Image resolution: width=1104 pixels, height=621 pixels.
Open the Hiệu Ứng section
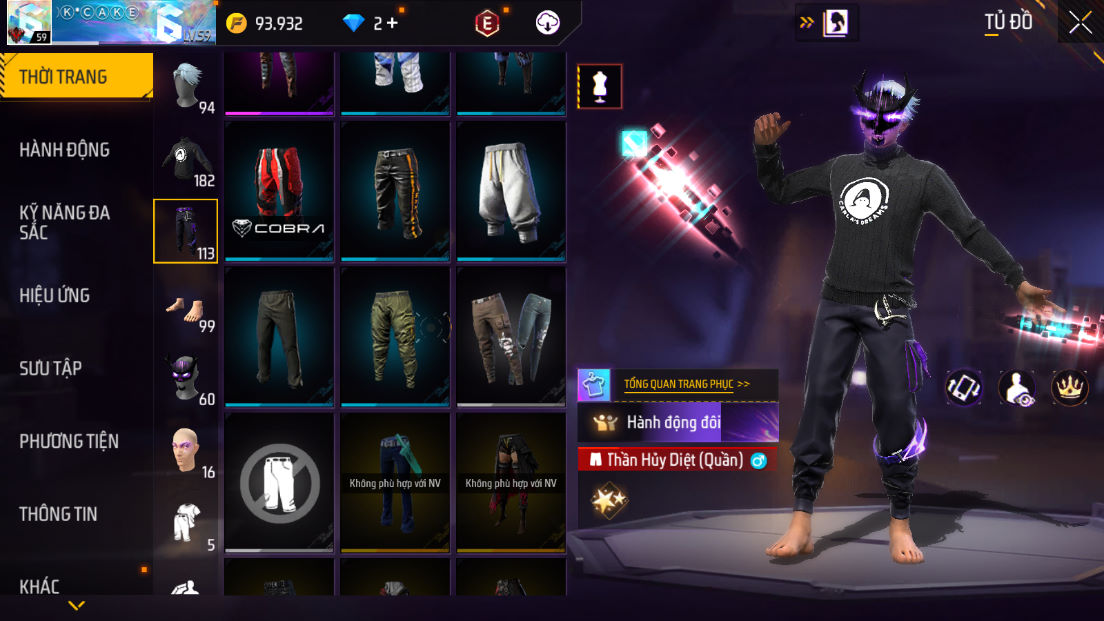(55, 295)
